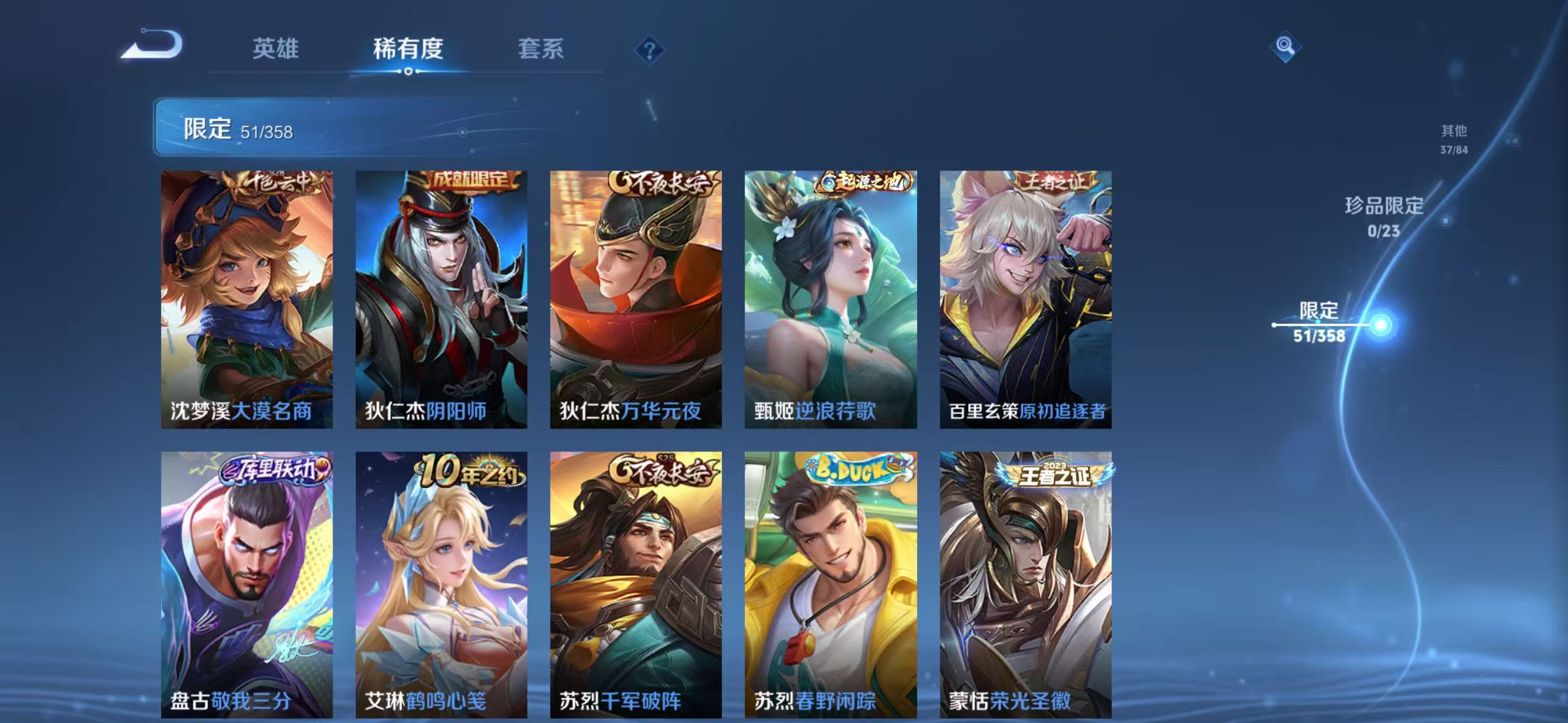
Task: Switch to the 英雄 tab
Action: (x=275, y=49)
